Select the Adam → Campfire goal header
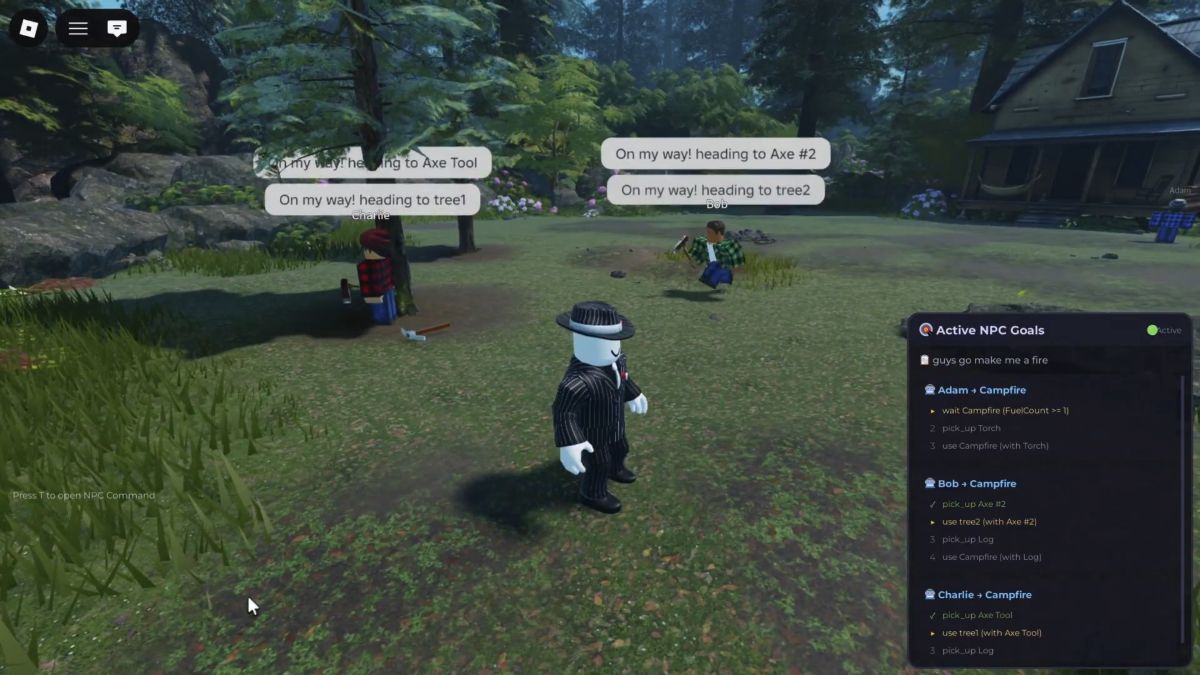 (x=975, y=390)
